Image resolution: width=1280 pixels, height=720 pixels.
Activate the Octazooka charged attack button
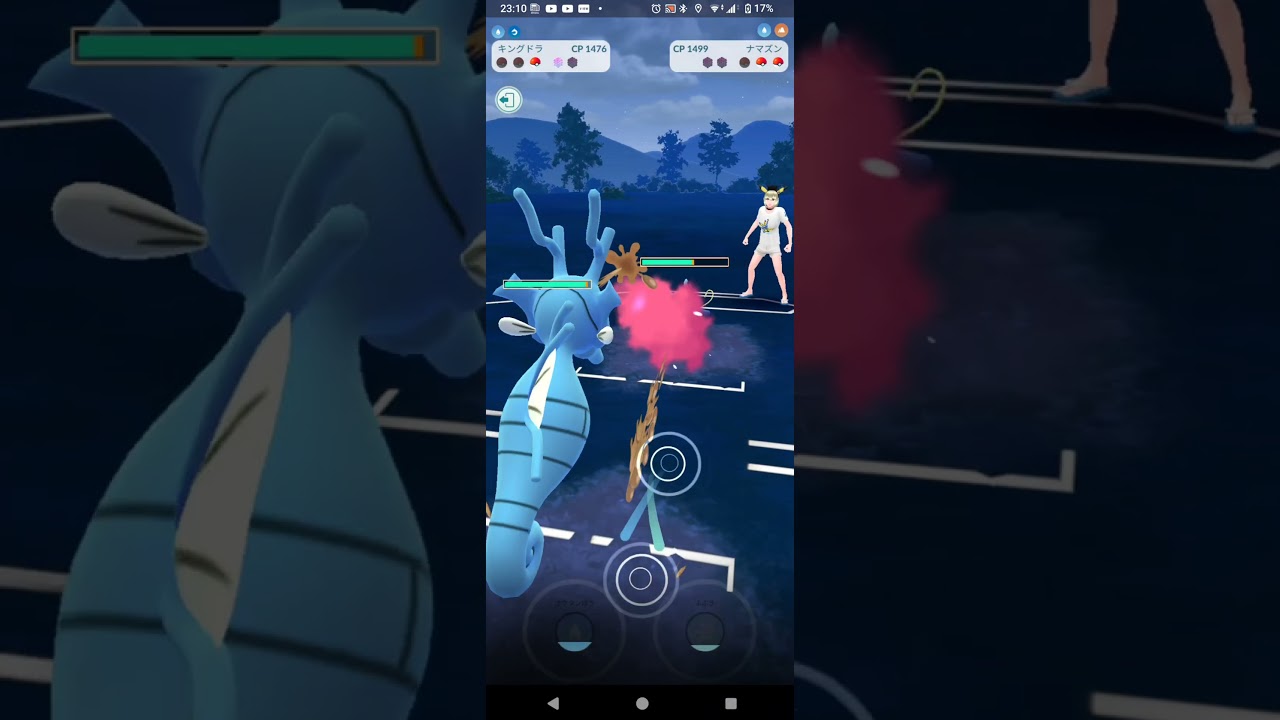pyautogui.click(x=575, y=632)
